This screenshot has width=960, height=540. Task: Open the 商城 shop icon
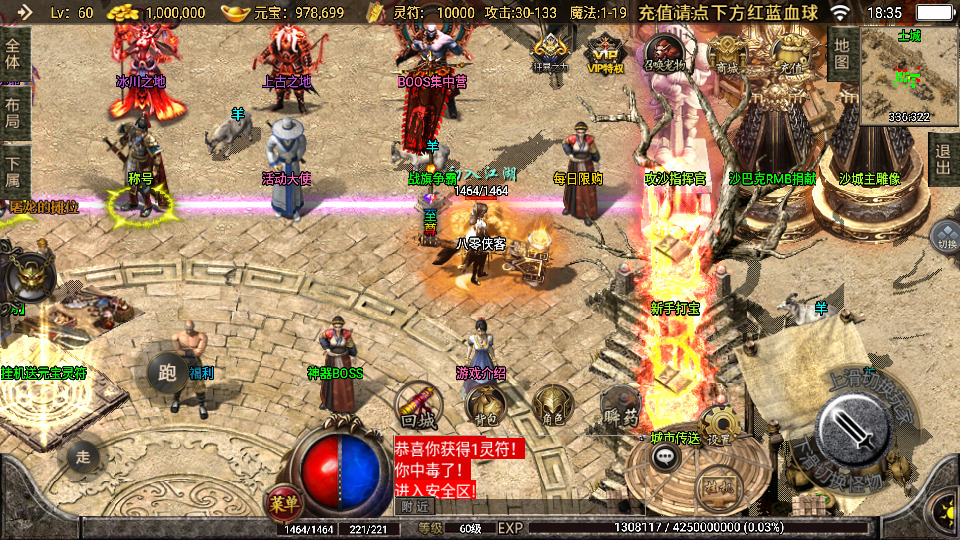pos(728,51)
